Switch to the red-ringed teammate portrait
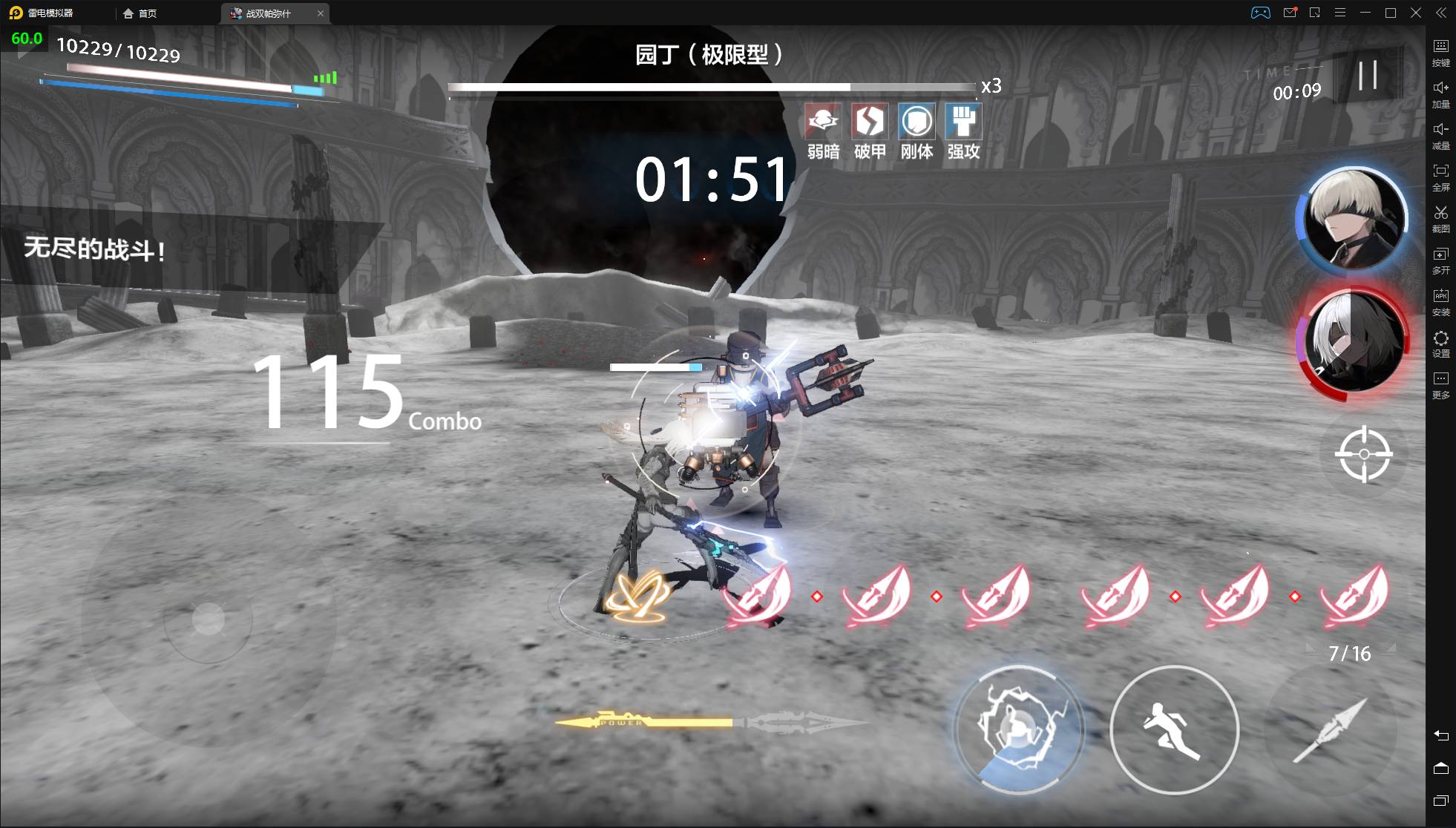This screenshot has height=828, width=1456. 1353,343
